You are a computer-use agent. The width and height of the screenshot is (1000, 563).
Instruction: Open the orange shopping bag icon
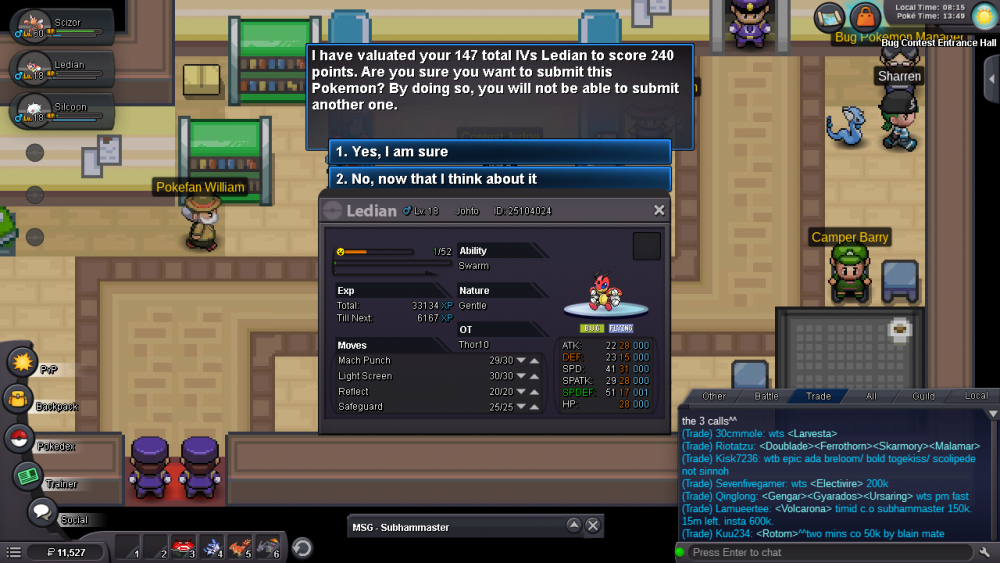pos(864,16)
